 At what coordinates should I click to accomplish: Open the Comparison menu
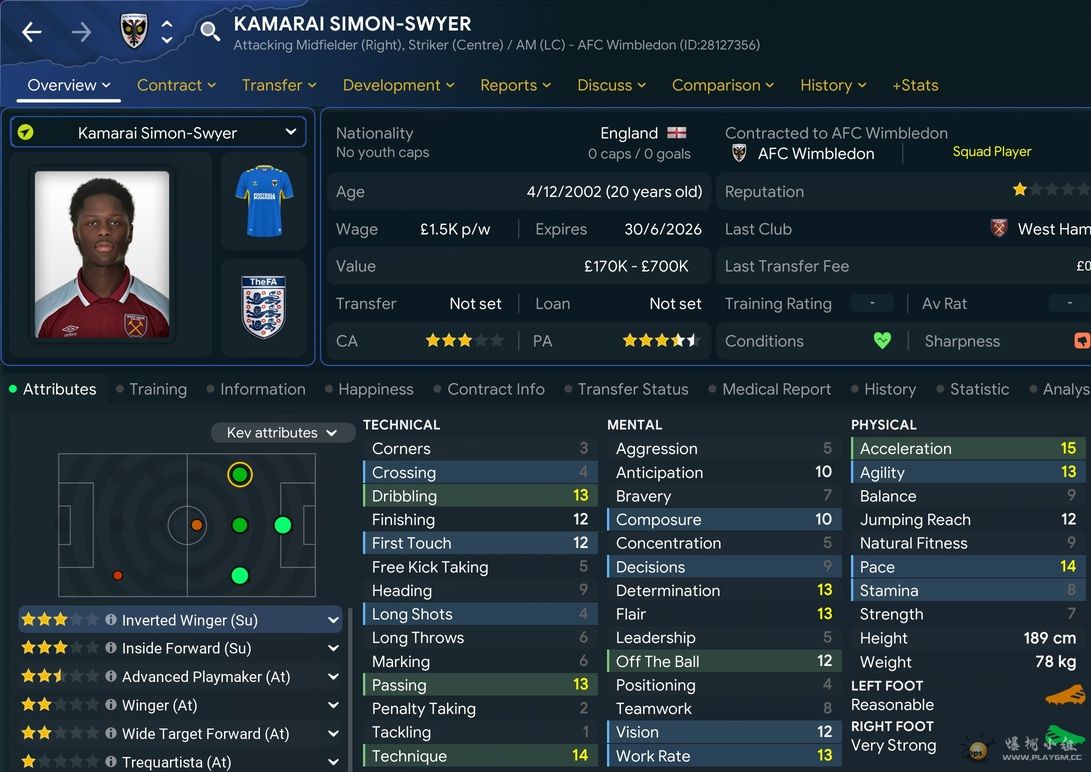point(722,85)
